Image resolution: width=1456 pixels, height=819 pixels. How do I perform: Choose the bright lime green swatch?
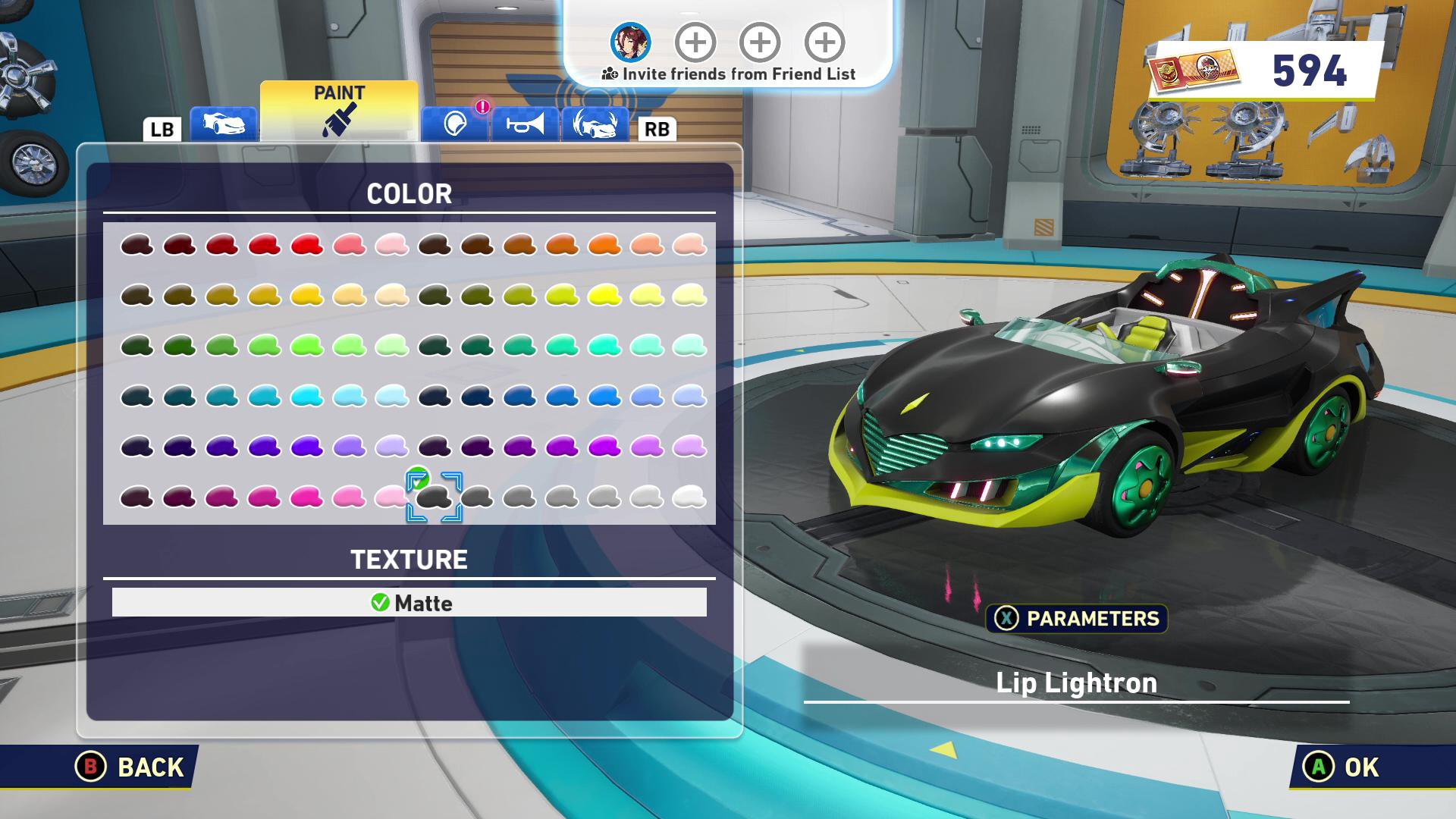pos(307,346)
